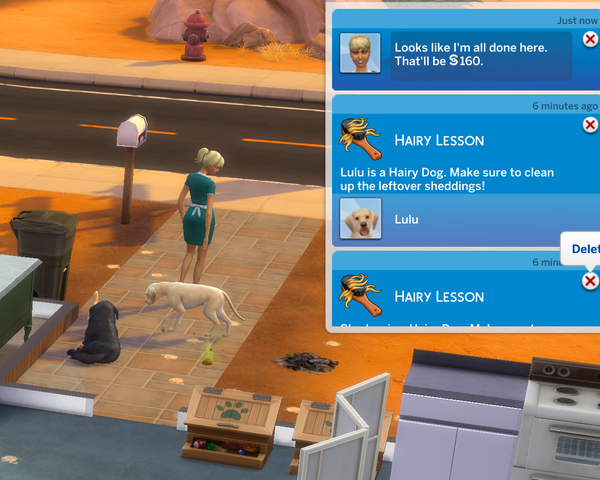Screen dimensions: 600x480
Task: Select Lulu's dog portrait thumbnail
Action: tap(360, 218)
